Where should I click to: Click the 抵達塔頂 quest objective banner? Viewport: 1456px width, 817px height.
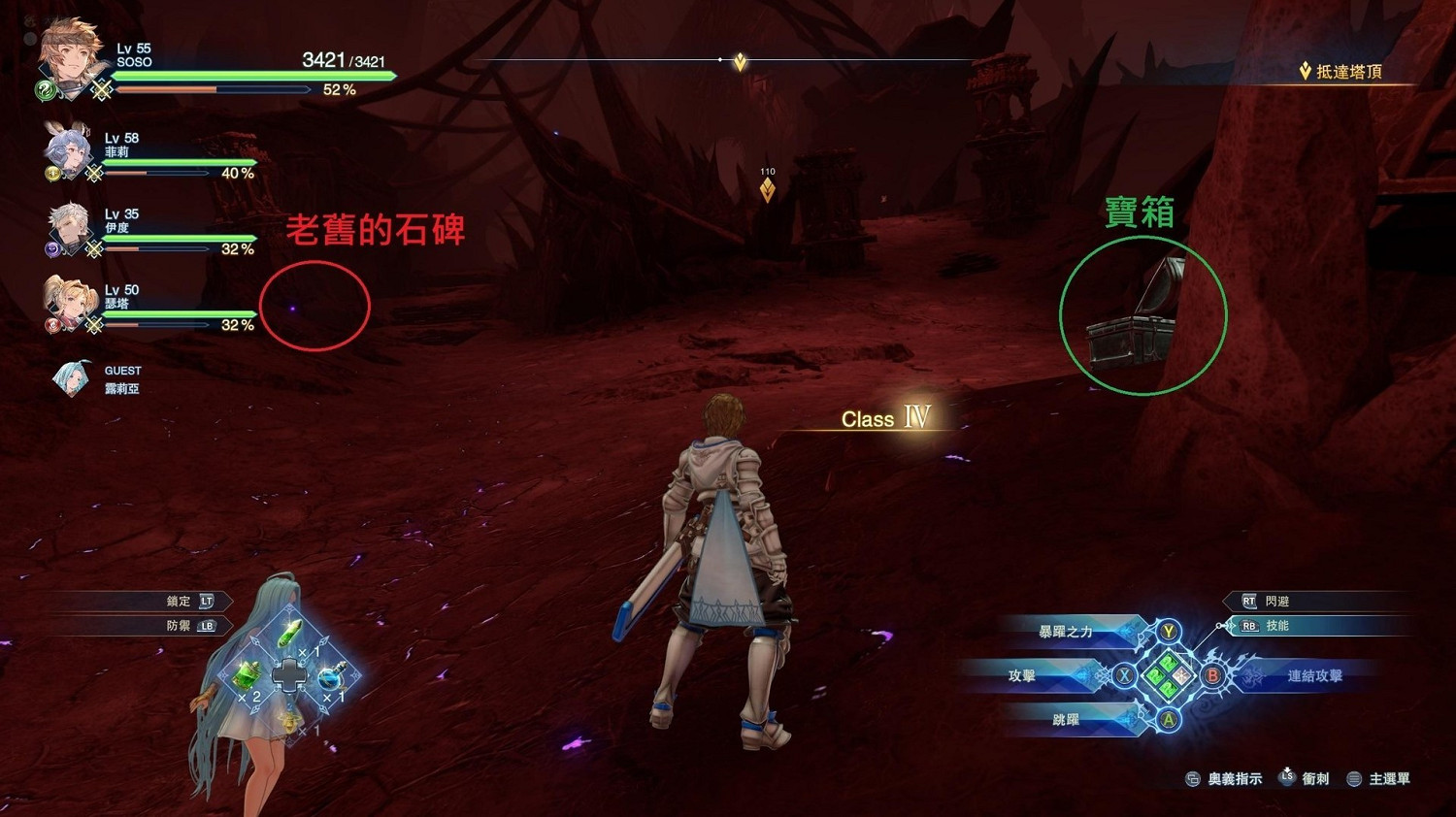tap(1349, 71)
